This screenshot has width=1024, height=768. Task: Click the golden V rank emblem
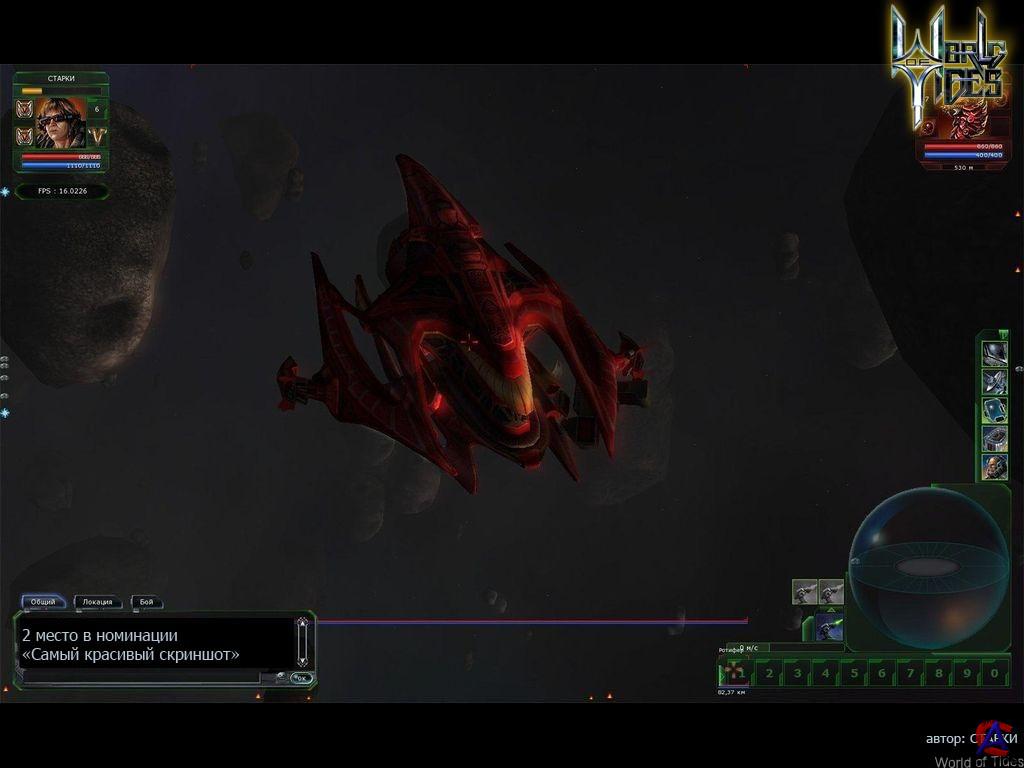pos(97,135)
